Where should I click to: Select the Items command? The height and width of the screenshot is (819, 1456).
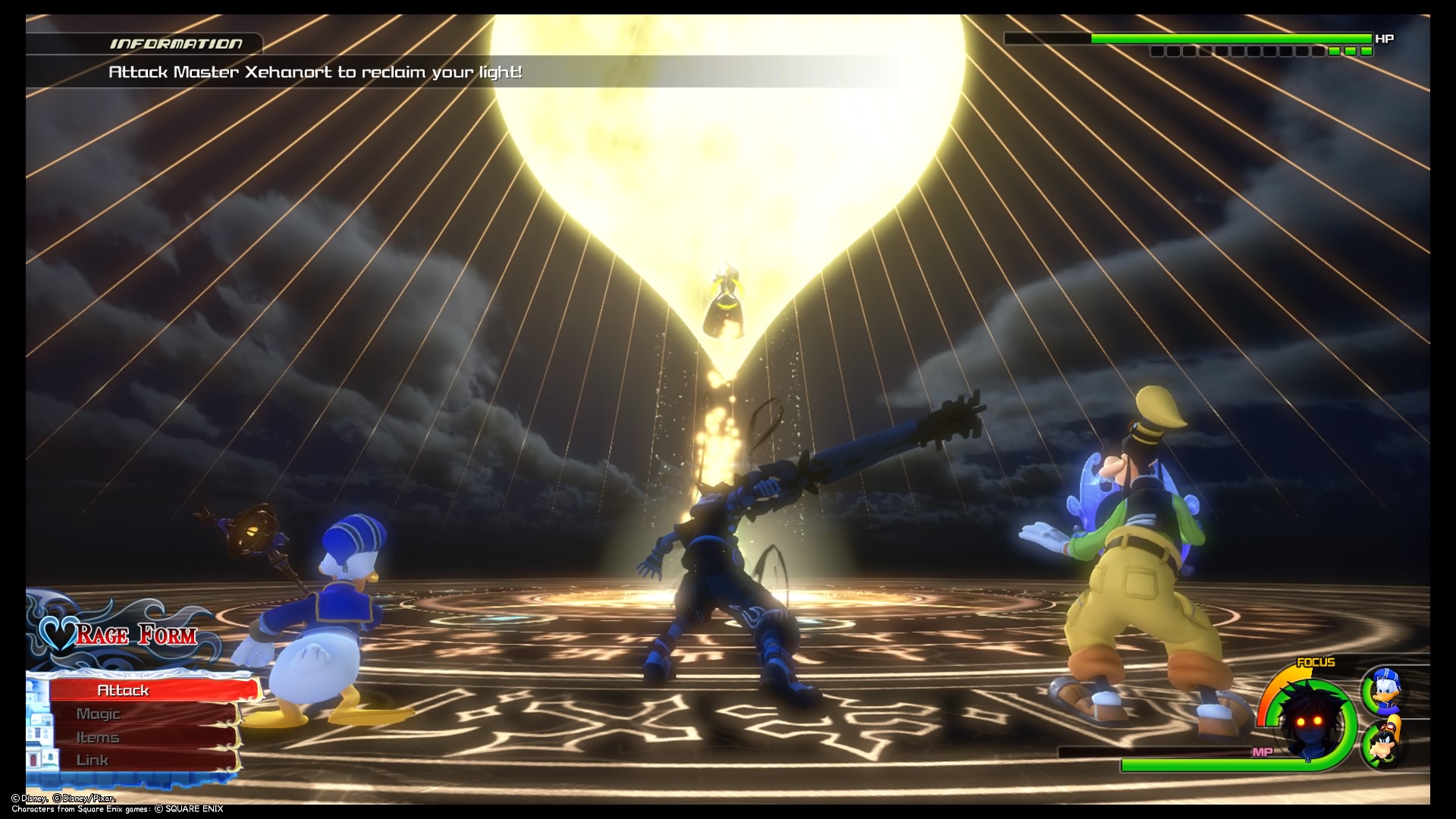coord(99,736)
